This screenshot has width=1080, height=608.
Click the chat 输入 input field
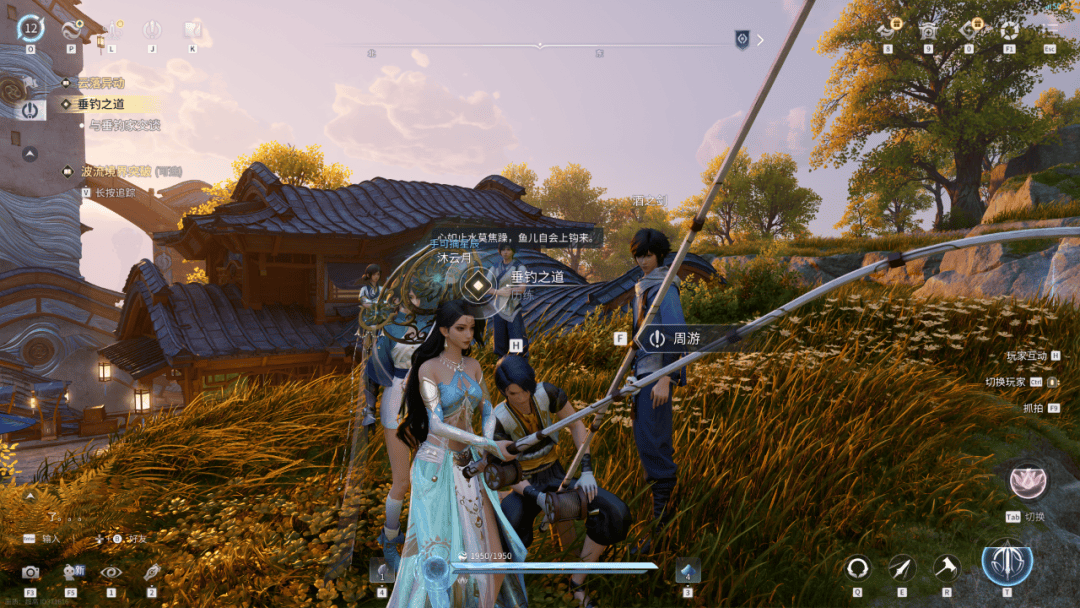click(50, 538)
